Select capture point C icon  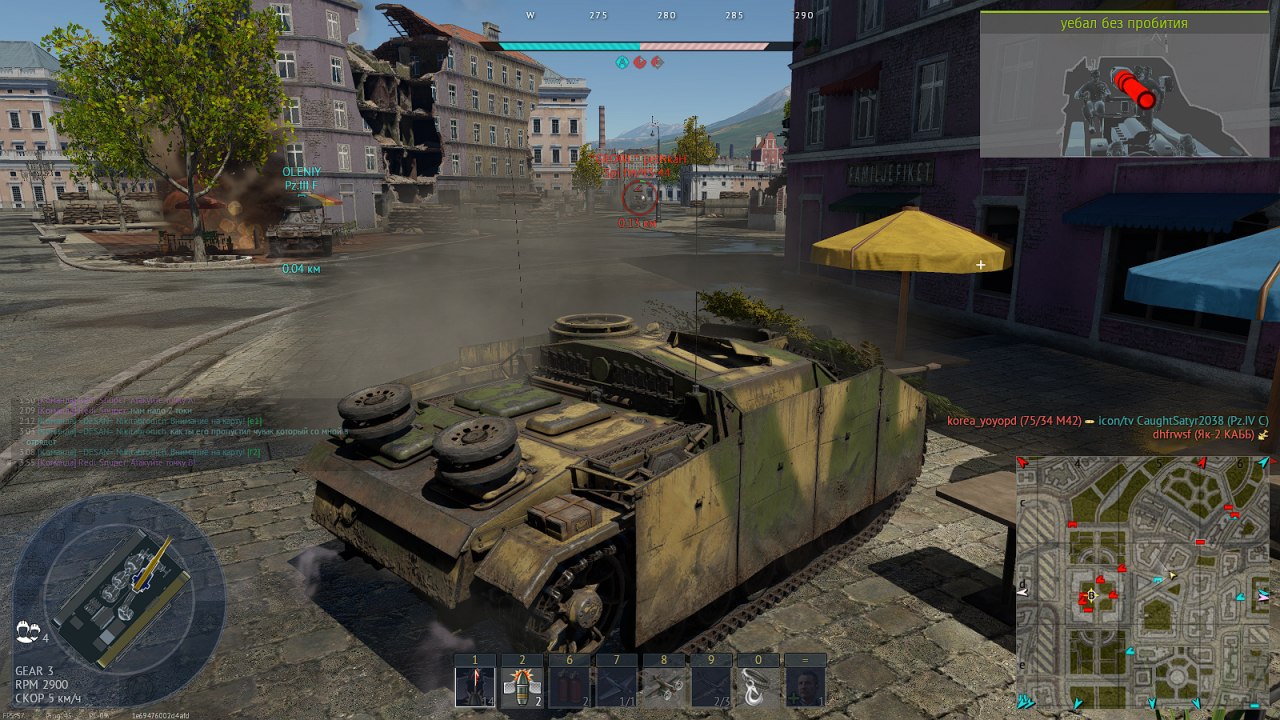click(x=657, y=62)
